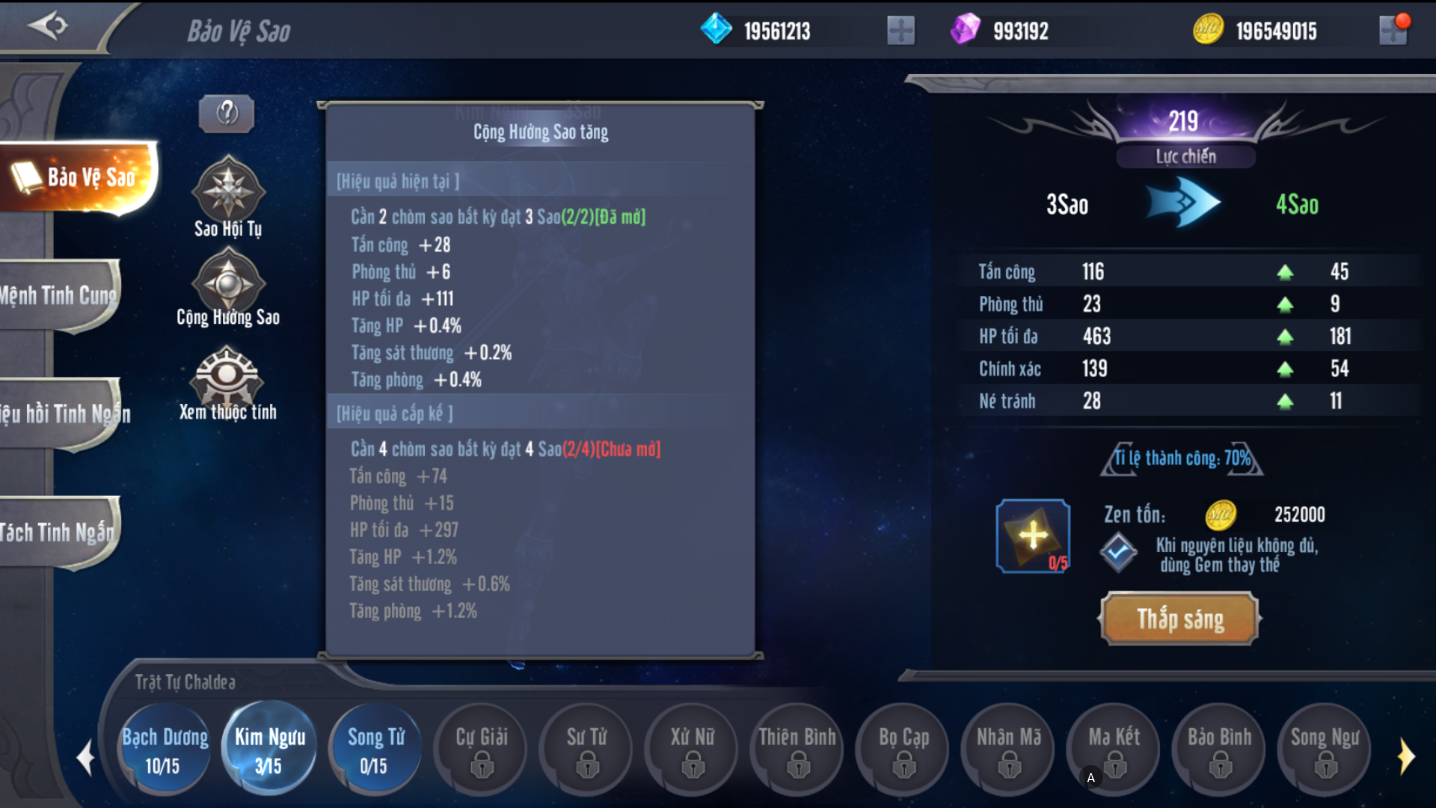Open the Sao Hội Tụ icon

tap(228, 190)
